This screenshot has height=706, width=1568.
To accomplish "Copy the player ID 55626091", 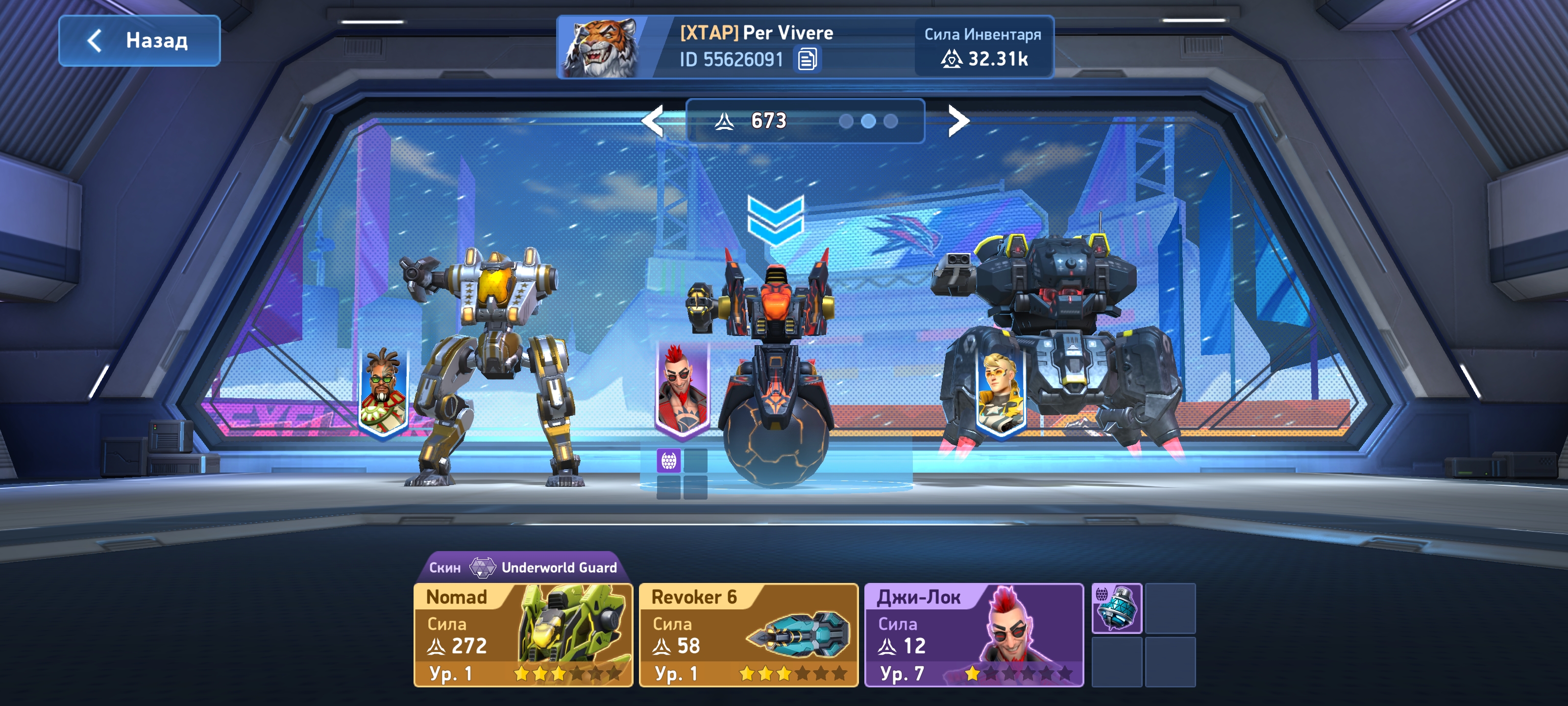I will tap(807, 60).
